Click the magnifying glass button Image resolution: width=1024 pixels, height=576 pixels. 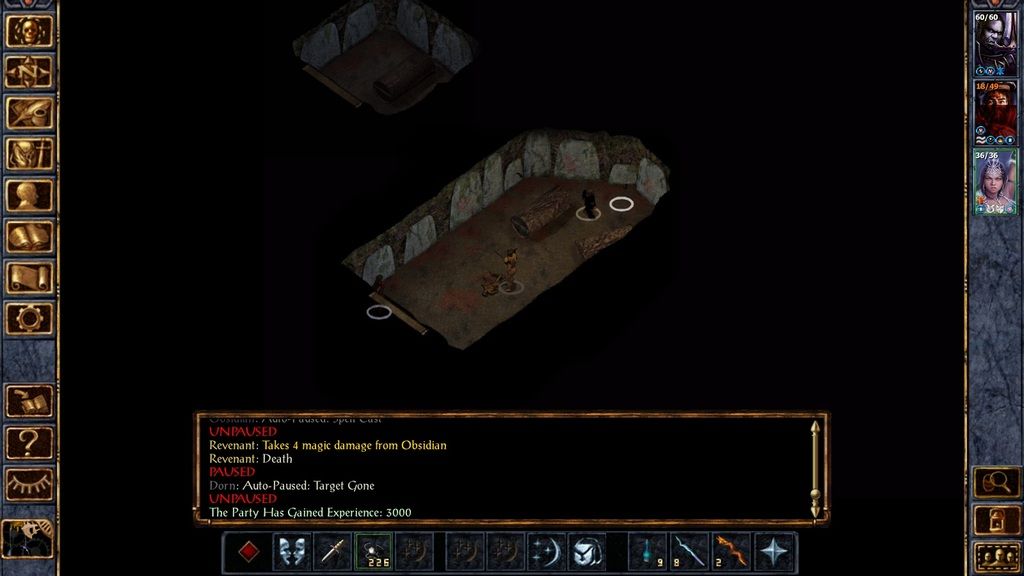(996, 483)
